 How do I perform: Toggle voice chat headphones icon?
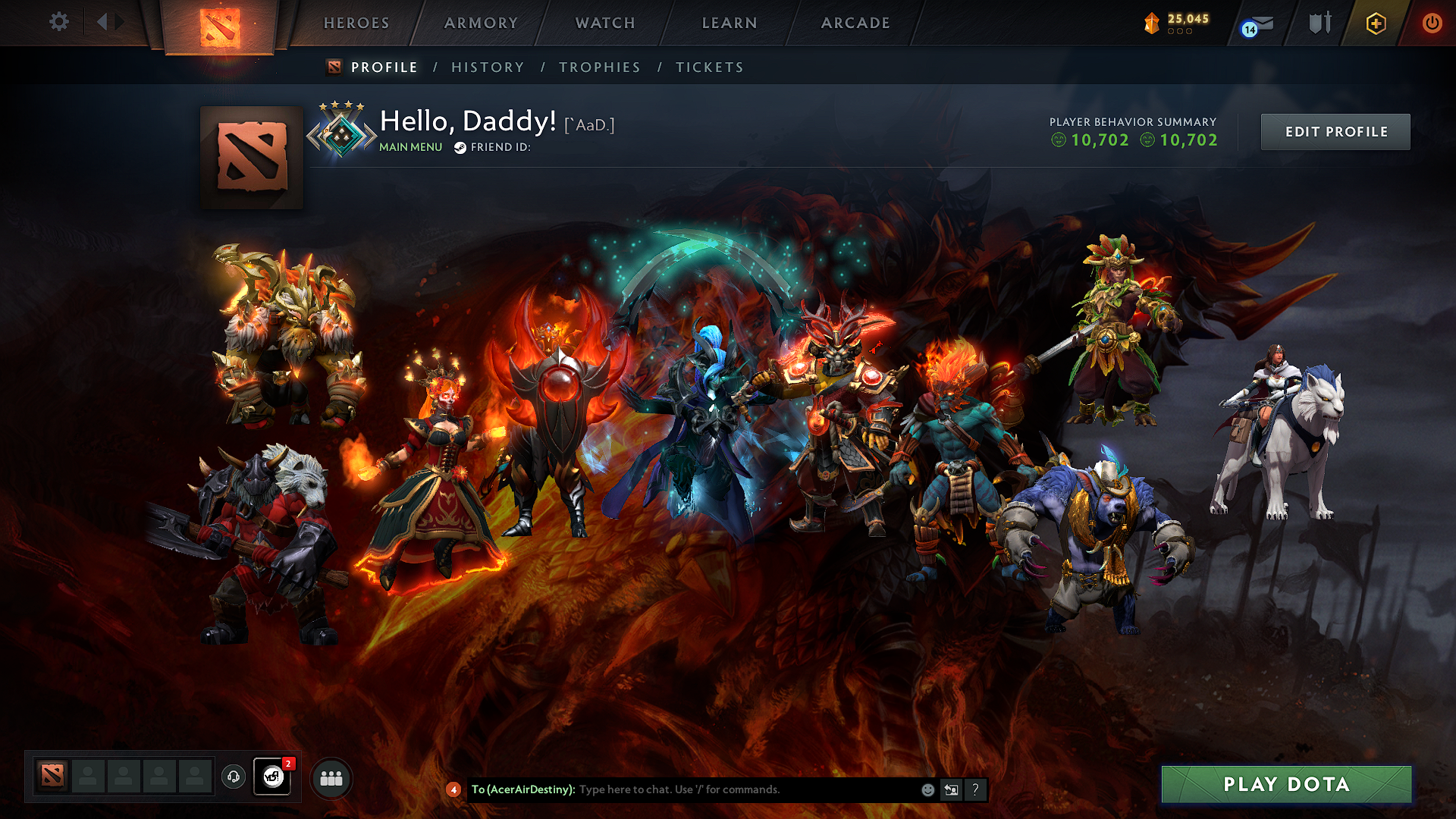tap(234, 776)
